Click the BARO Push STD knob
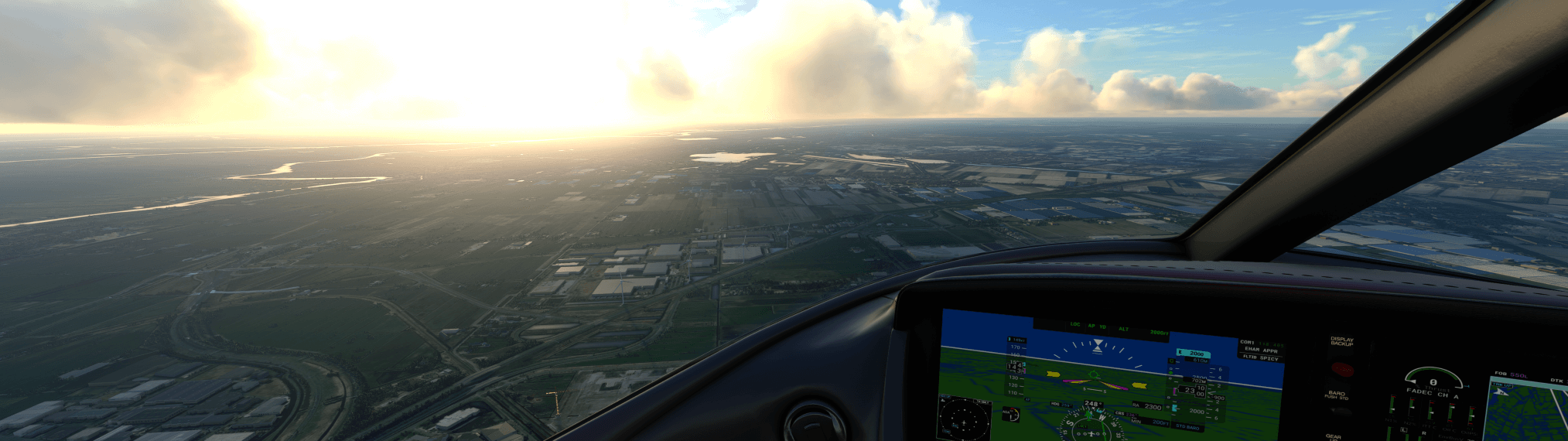1568x441 pixels. [x=1340, y=414]
